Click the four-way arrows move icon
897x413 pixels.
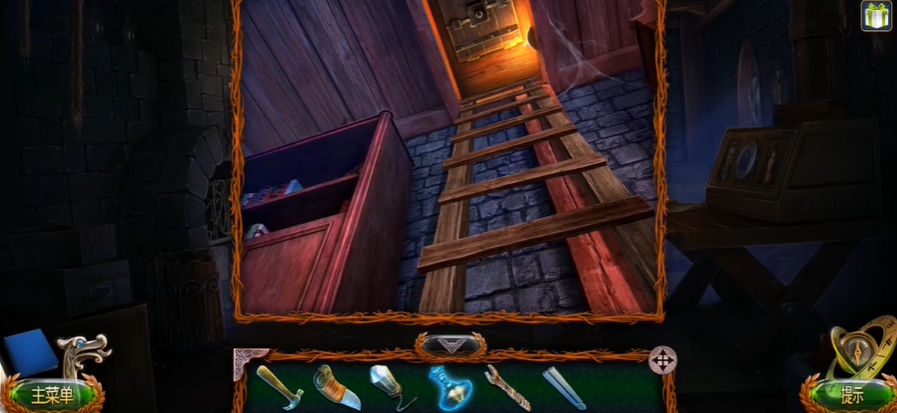(662, 360)
